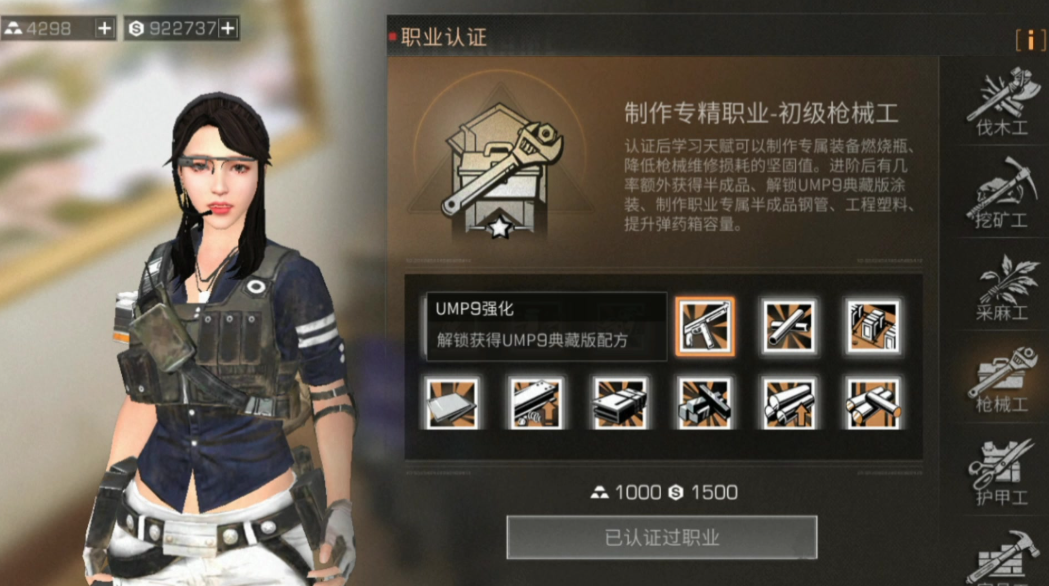The width and height of the screenshot is (1049, 586).
Task: Add more of the 4298 currency
Action: [105, 29]
